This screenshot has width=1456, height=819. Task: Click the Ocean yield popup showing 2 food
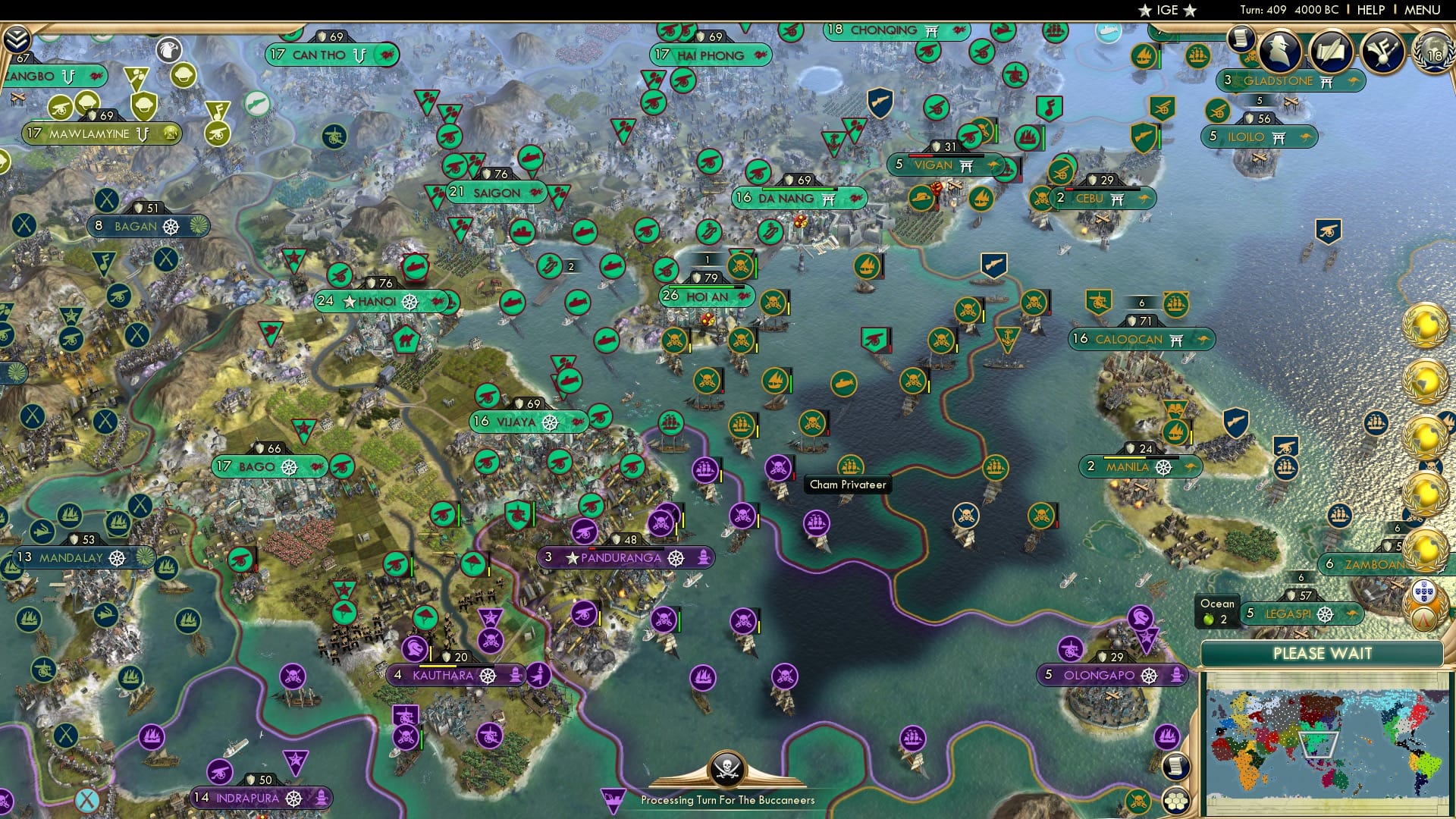1217,611
